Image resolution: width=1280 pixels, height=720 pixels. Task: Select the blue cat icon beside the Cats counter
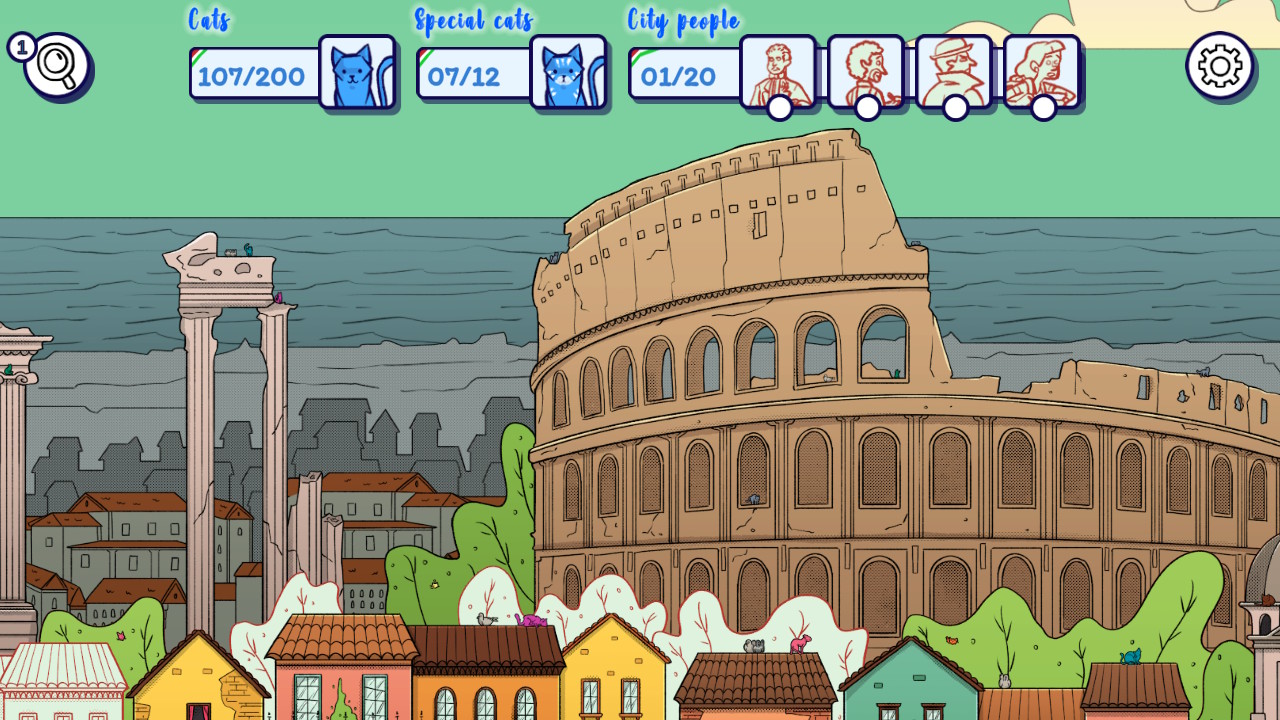click(x=357, y=71)
